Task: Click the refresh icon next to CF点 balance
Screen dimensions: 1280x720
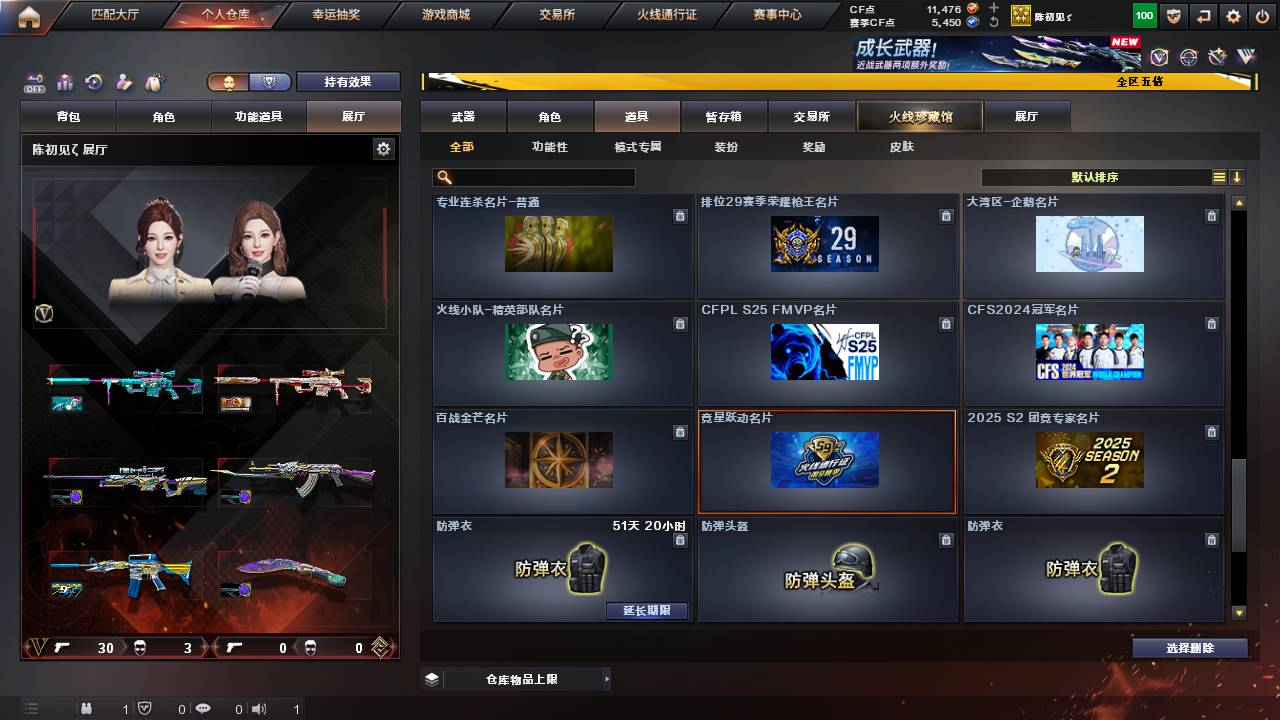Action: (994, 21)
